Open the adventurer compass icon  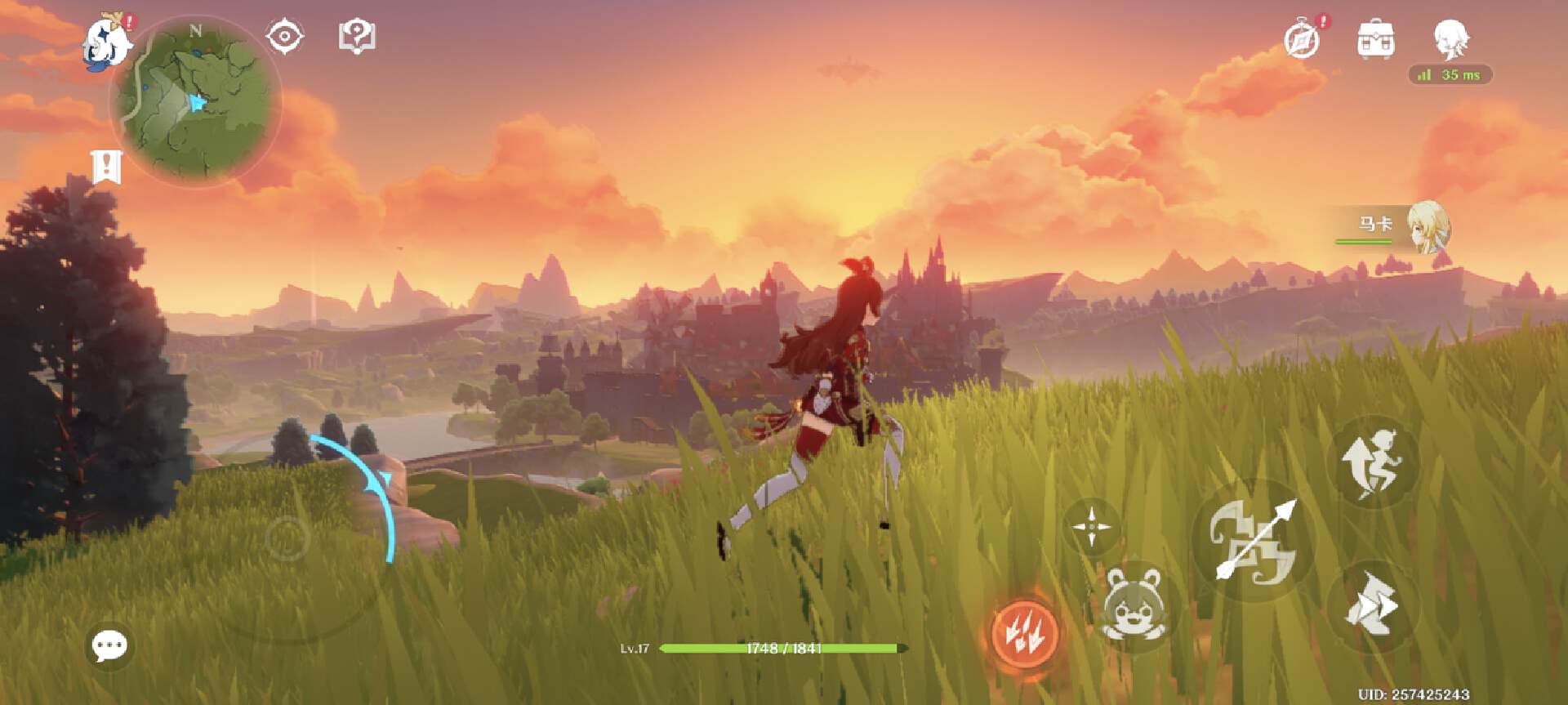coord(1302,39)
